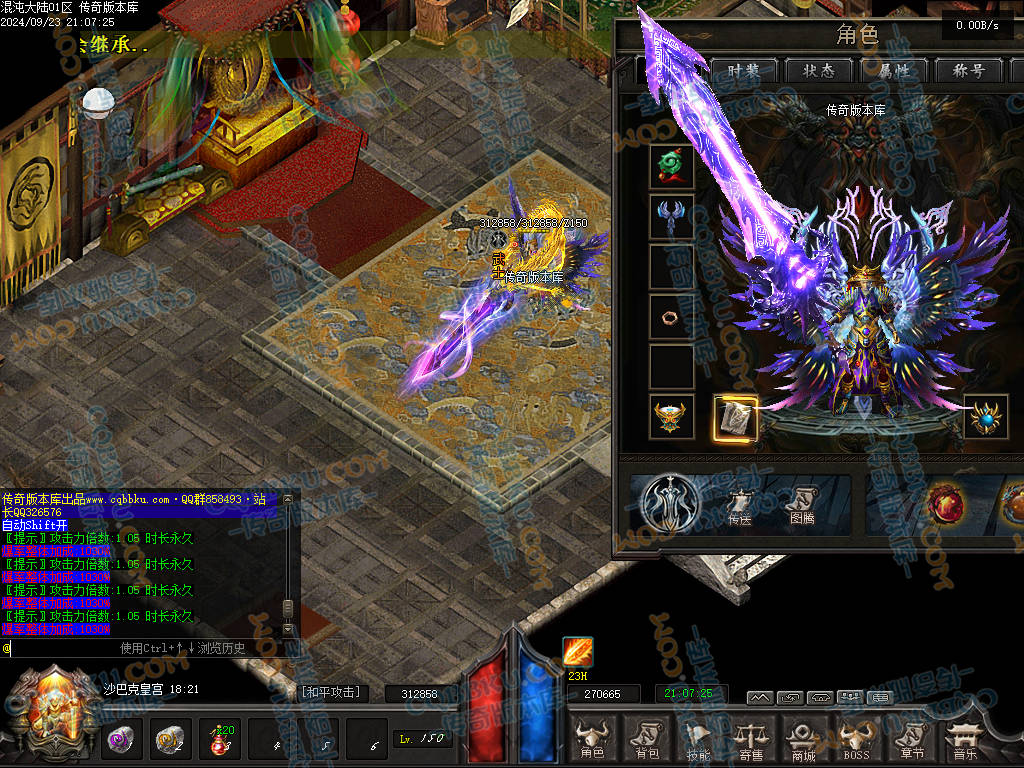Click the blue orb amulet slot
This screenshot has height=768, width=1024.
click(x=986, y=418)
